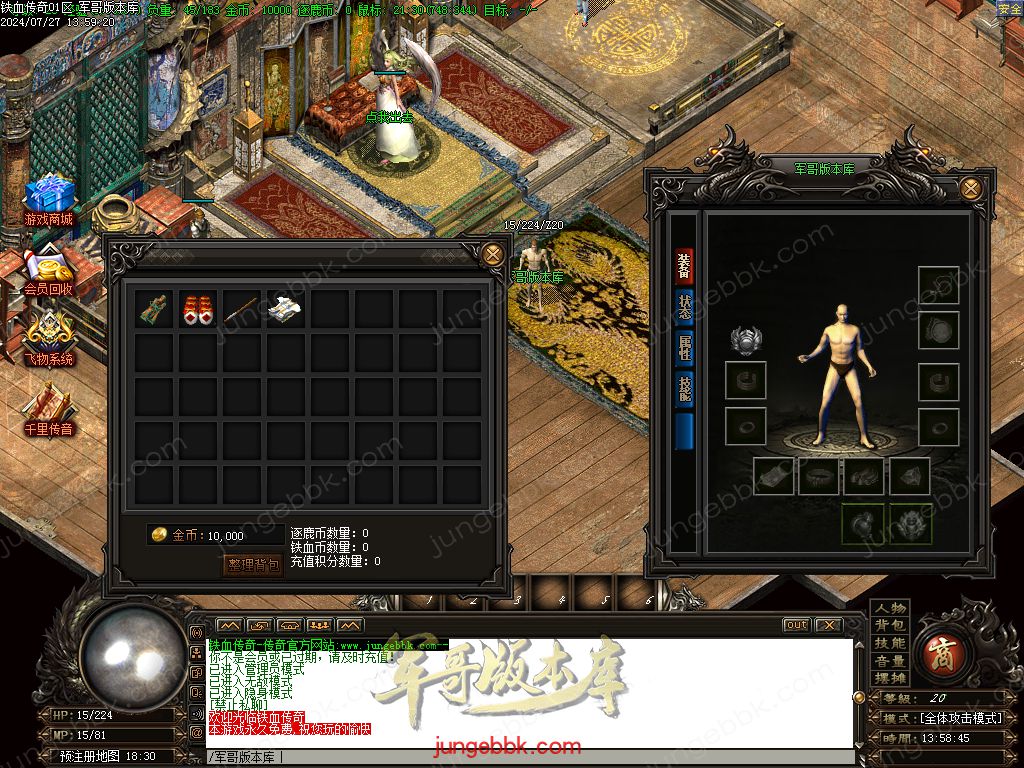
Task: Click the 整理背包 sort bag button
Action: (x=253, y=565)
